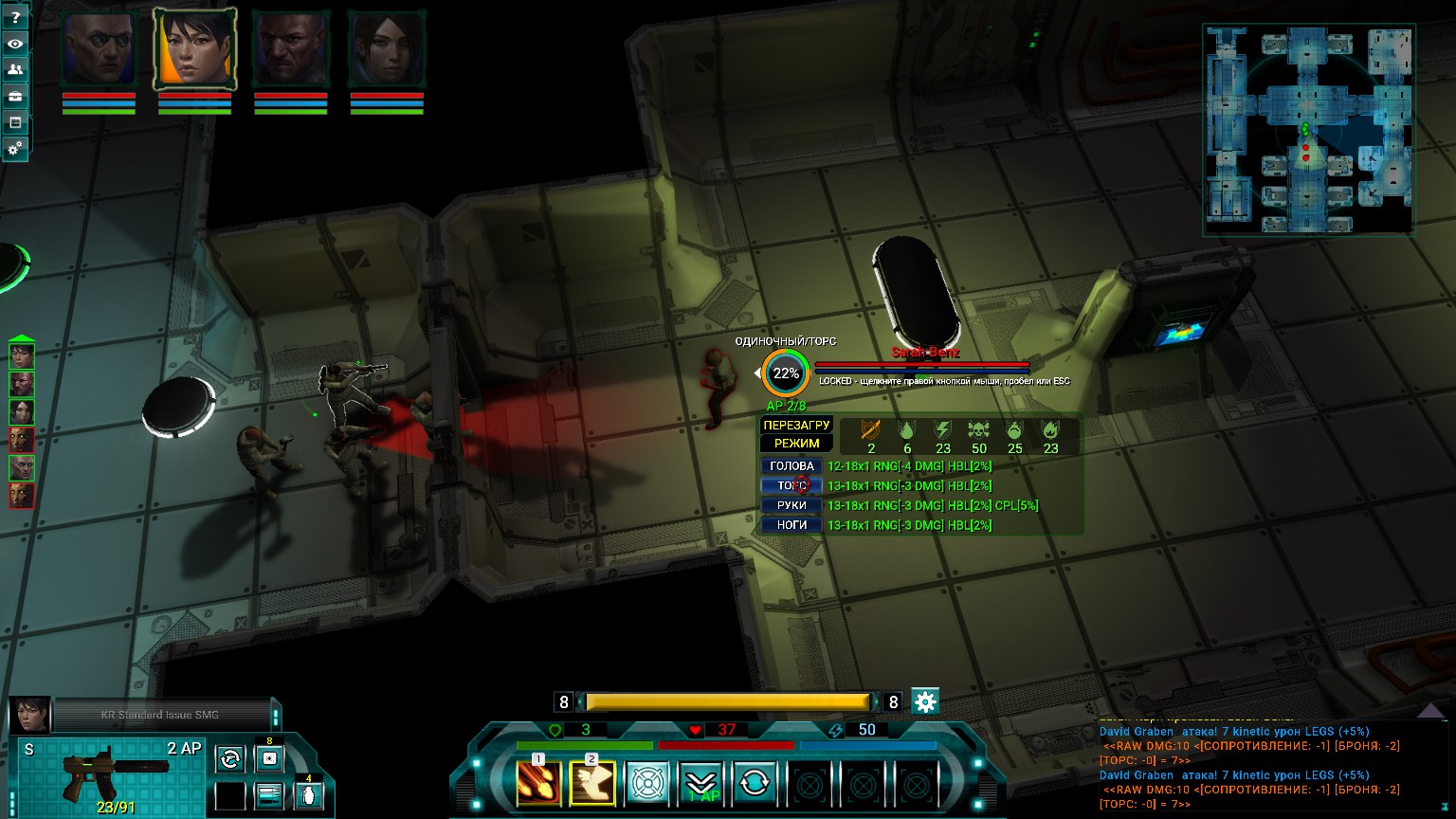Select the bald man with glasses portrait
1456x819 pixels.
[99, 49]
